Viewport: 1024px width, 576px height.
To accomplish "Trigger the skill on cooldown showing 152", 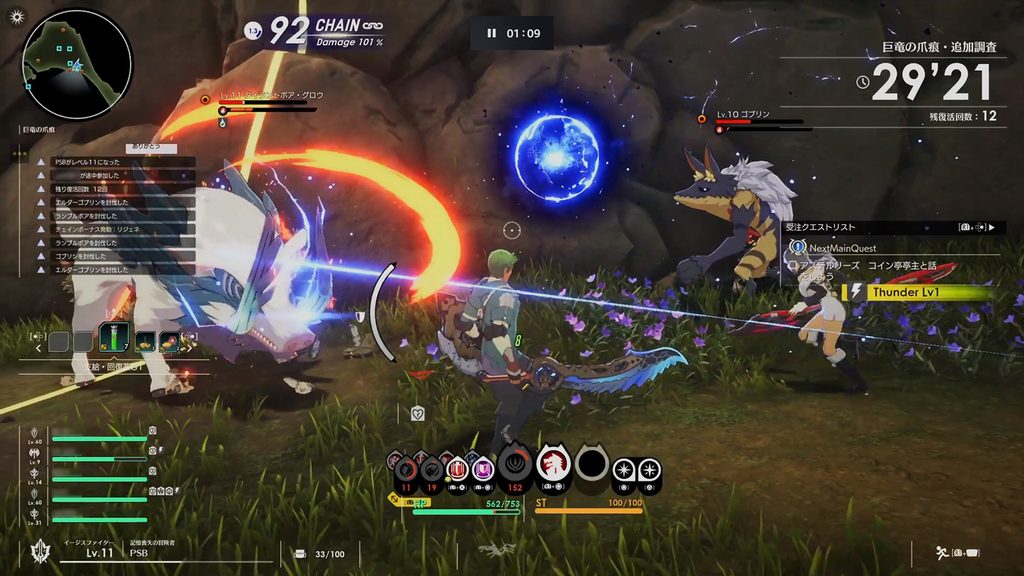I will click(515, 466).
